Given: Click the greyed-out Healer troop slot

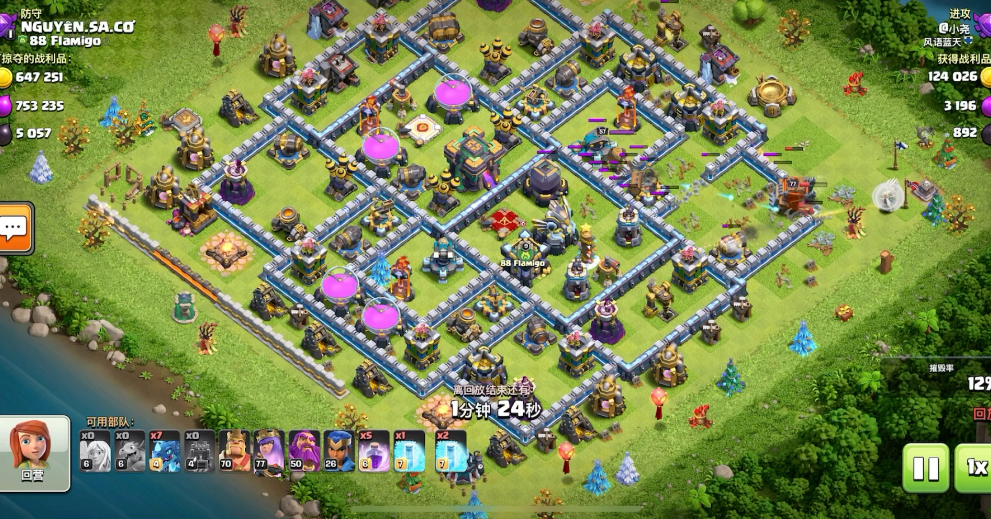Looking at the screenshot, I should (95, 451).
